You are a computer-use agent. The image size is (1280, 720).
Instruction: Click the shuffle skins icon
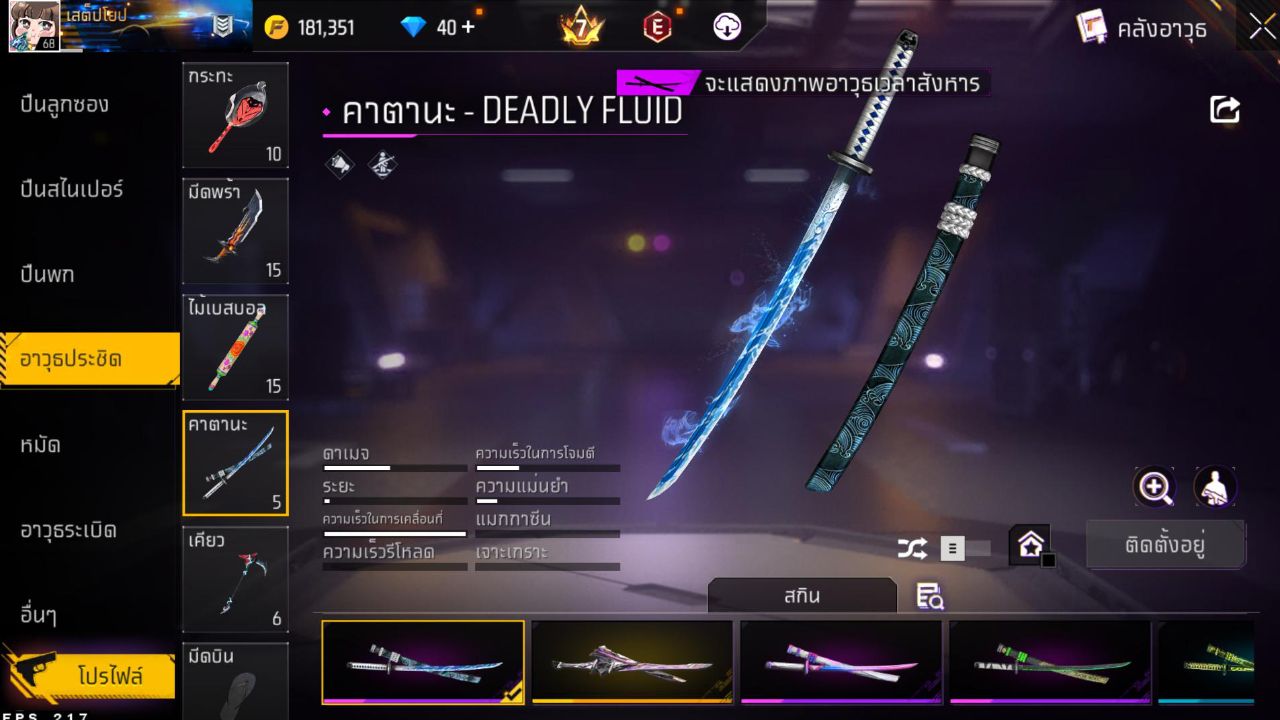(x=914, y=548)
